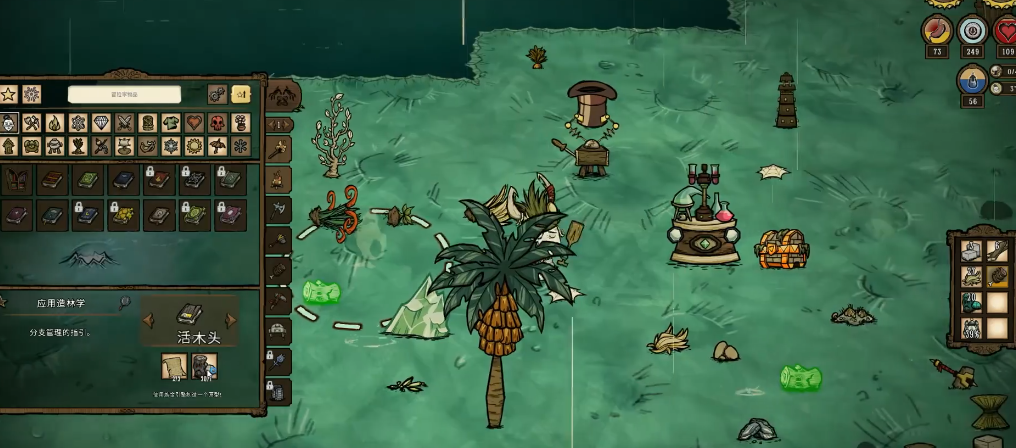This screenshot has height=448, width=1016.
Task: Switch to the green shirt clothing category
Action: 170,123
